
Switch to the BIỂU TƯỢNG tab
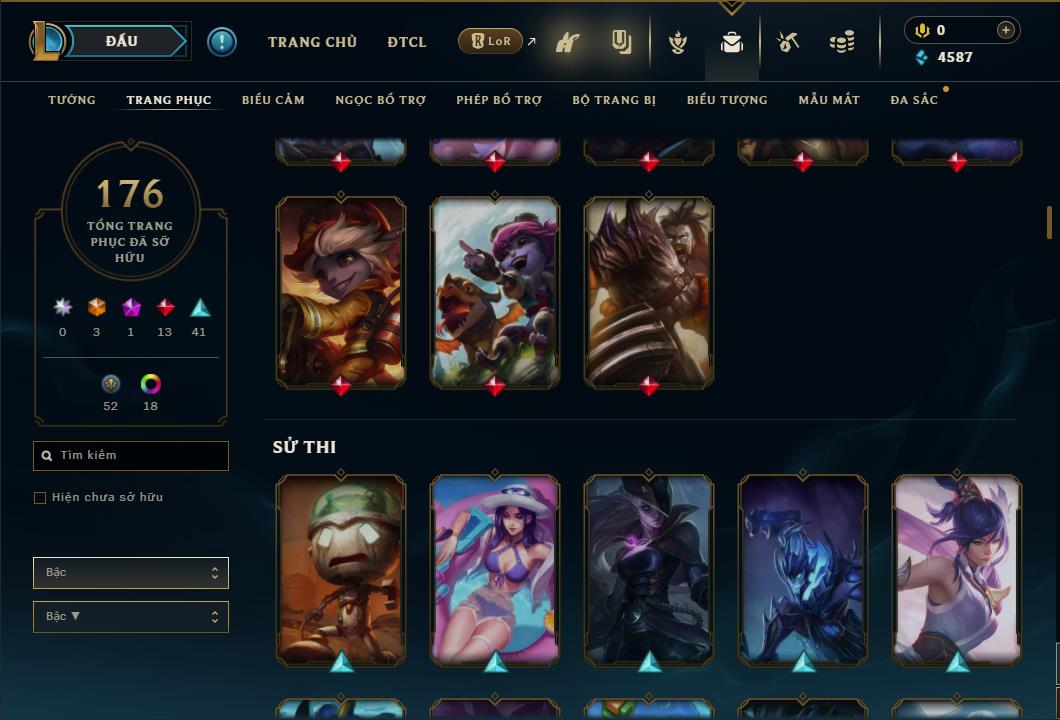(x=727, y=100)
